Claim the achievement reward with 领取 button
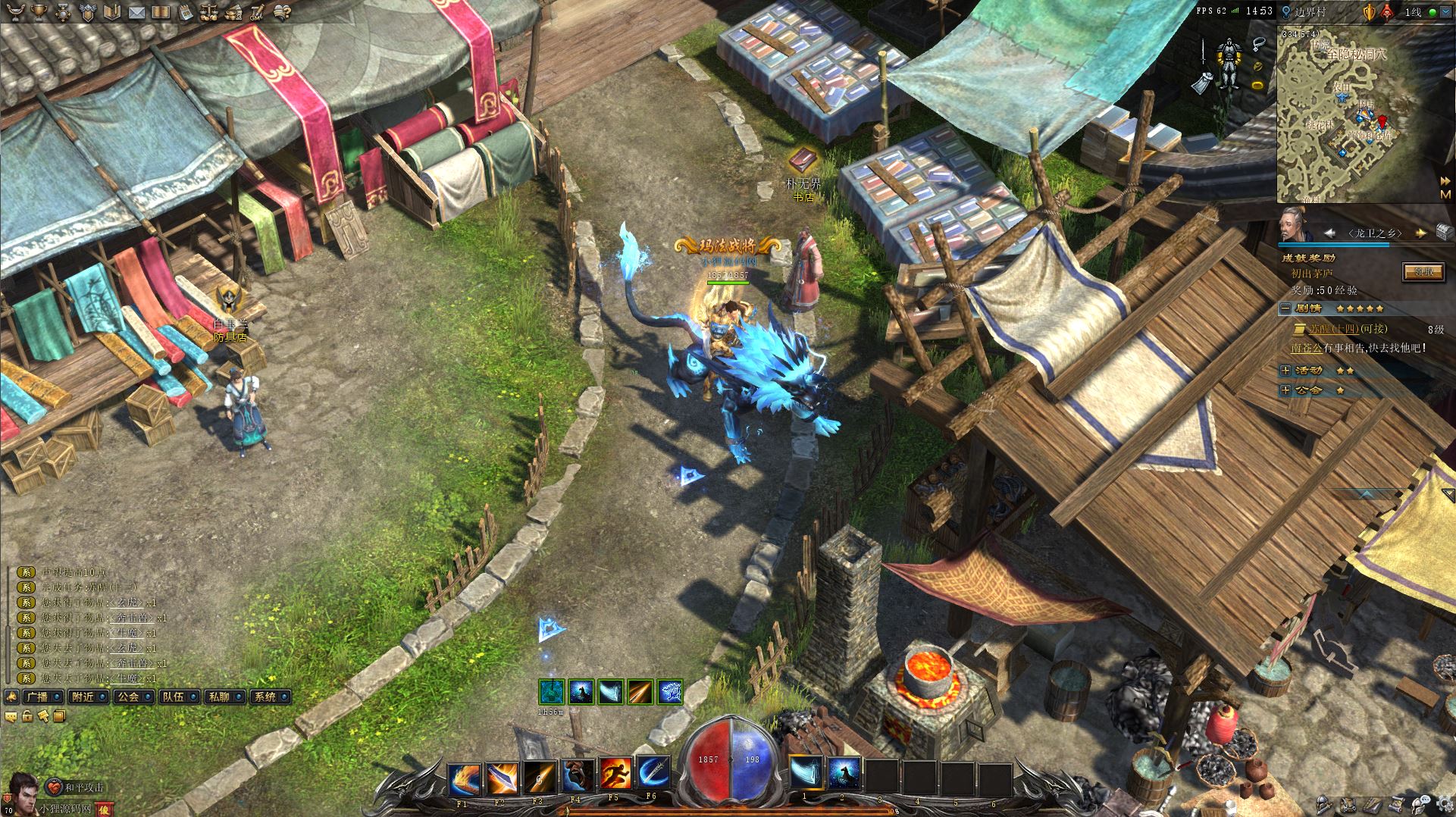1456x817 pixels. (x=1423, y=271)
